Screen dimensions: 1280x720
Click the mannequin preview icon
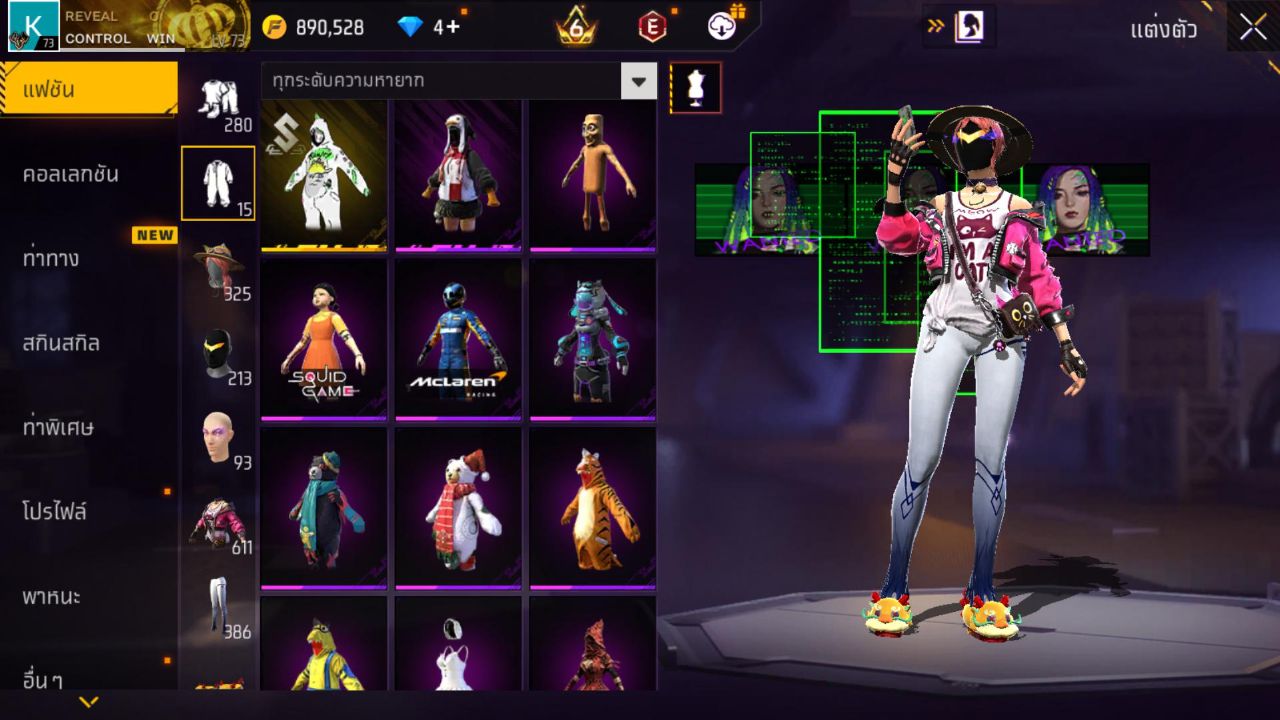click(x=695, y=88)
